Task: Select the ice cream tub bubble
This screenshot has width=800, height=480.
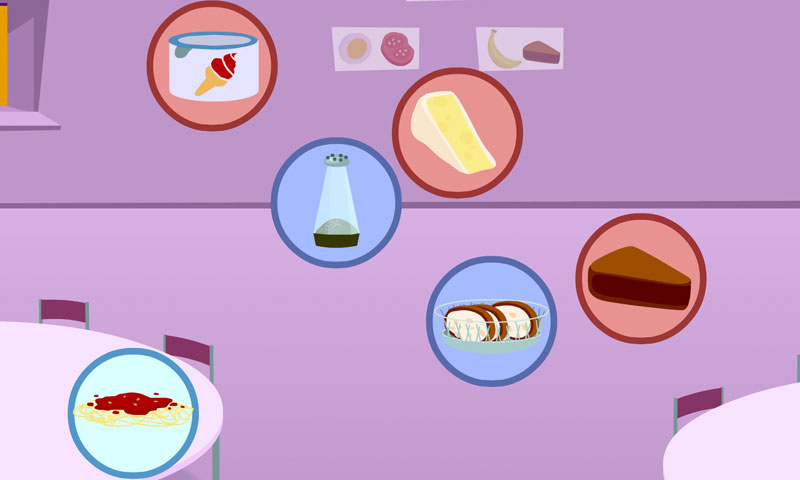Action: pos(212,66)
